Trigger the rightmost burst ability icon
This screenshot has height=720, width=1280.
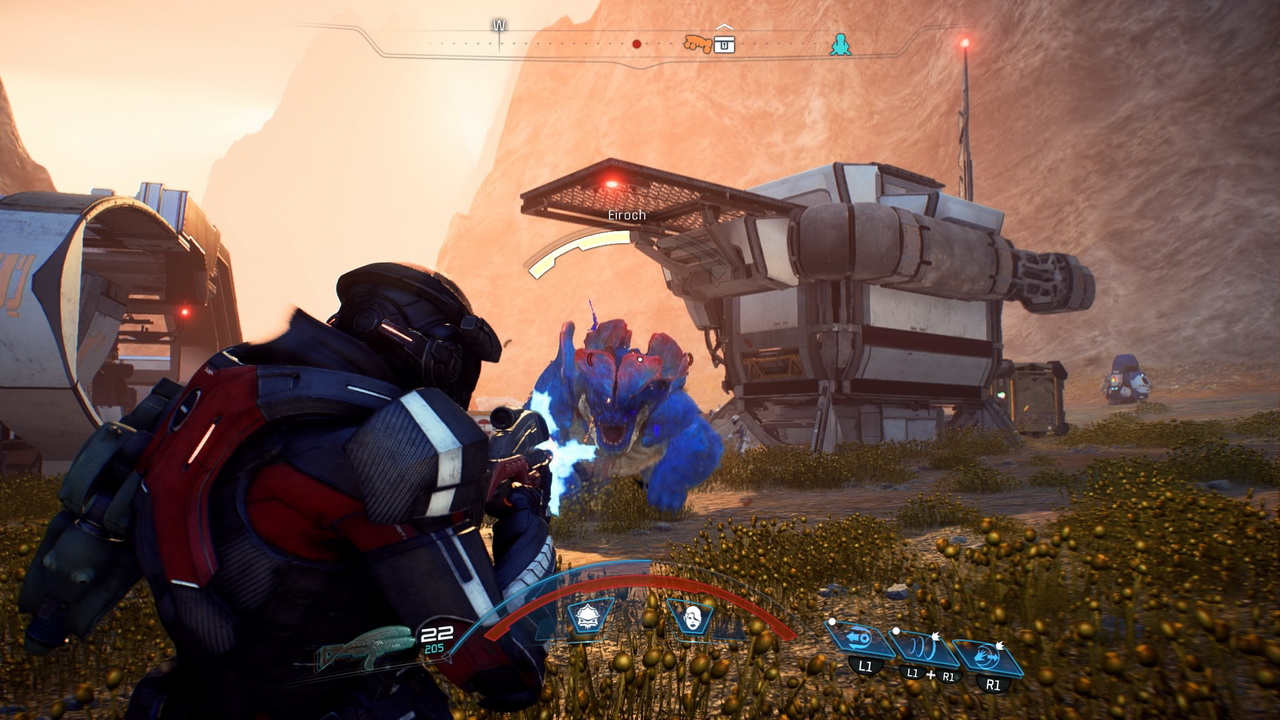coord(987,657)
